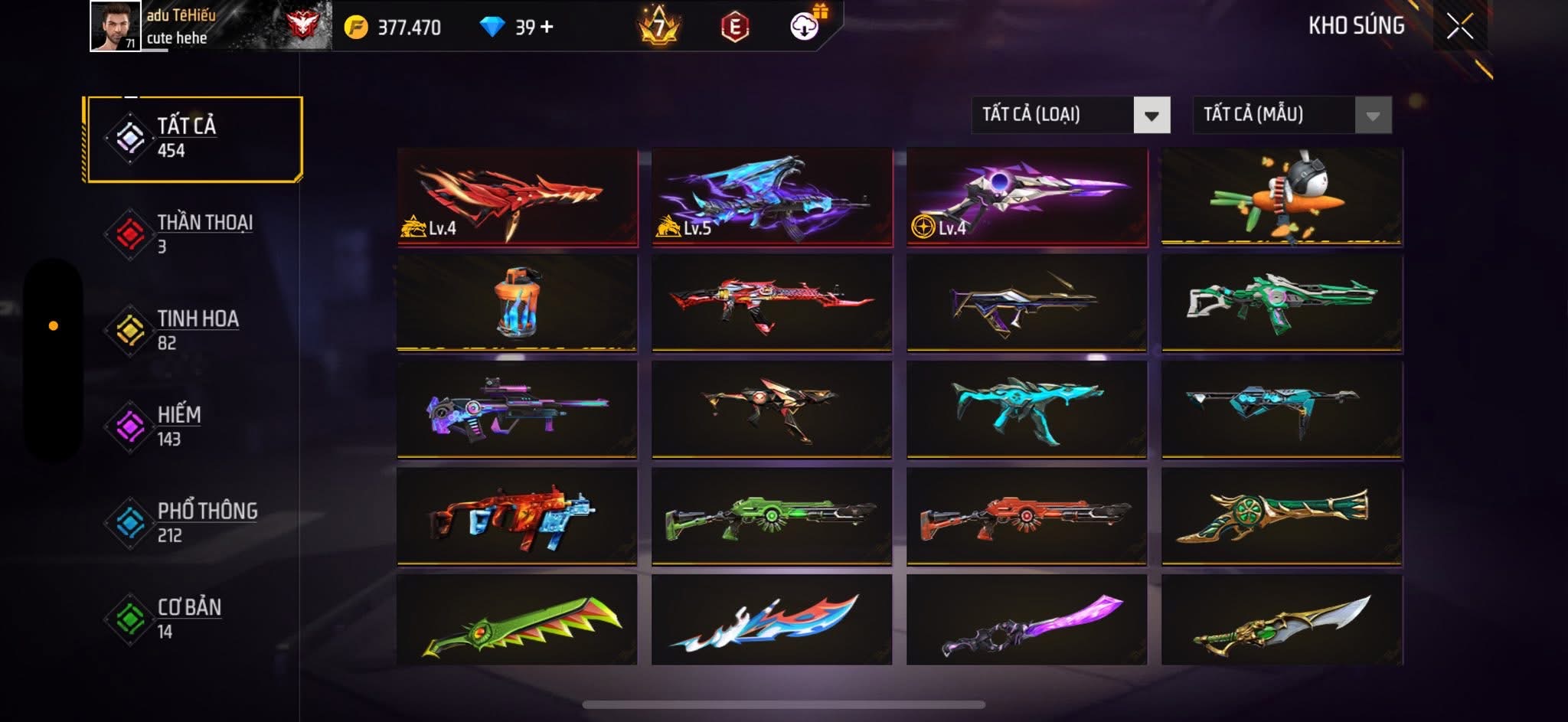The image size is (1568, 722).
Task: Select the red flame Lv.4 gun skin
Action: (x=517, y=197)
